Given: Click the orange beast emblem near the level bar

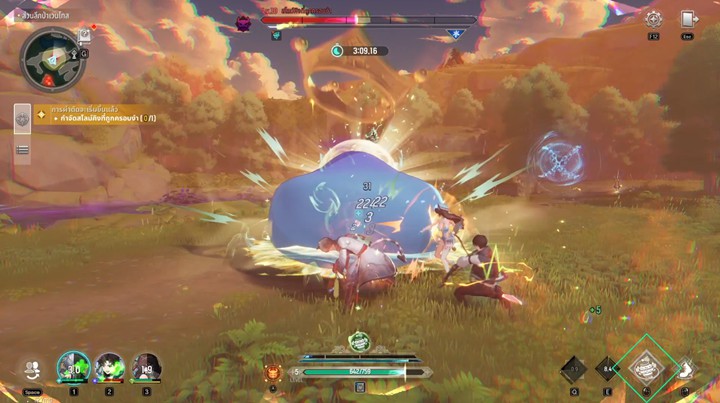Looking at the screenshot, I should coord(273,373).
